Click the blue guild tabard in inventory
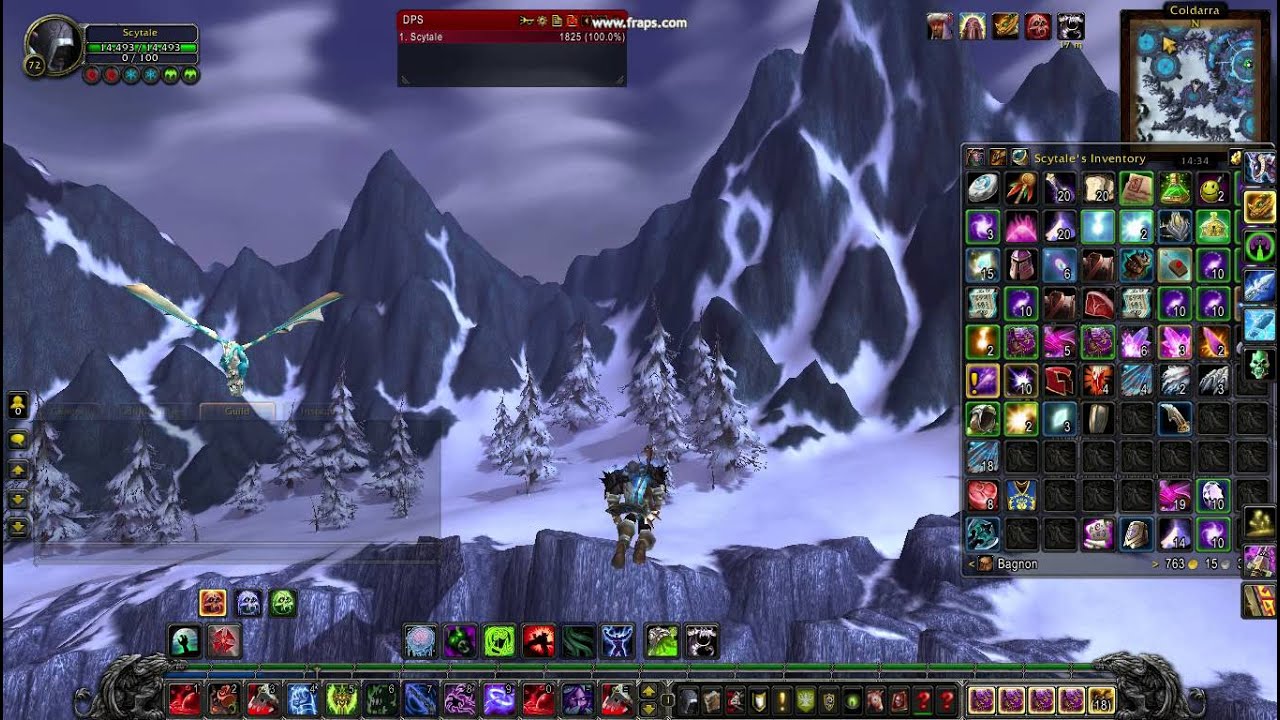 (1021, 496)
